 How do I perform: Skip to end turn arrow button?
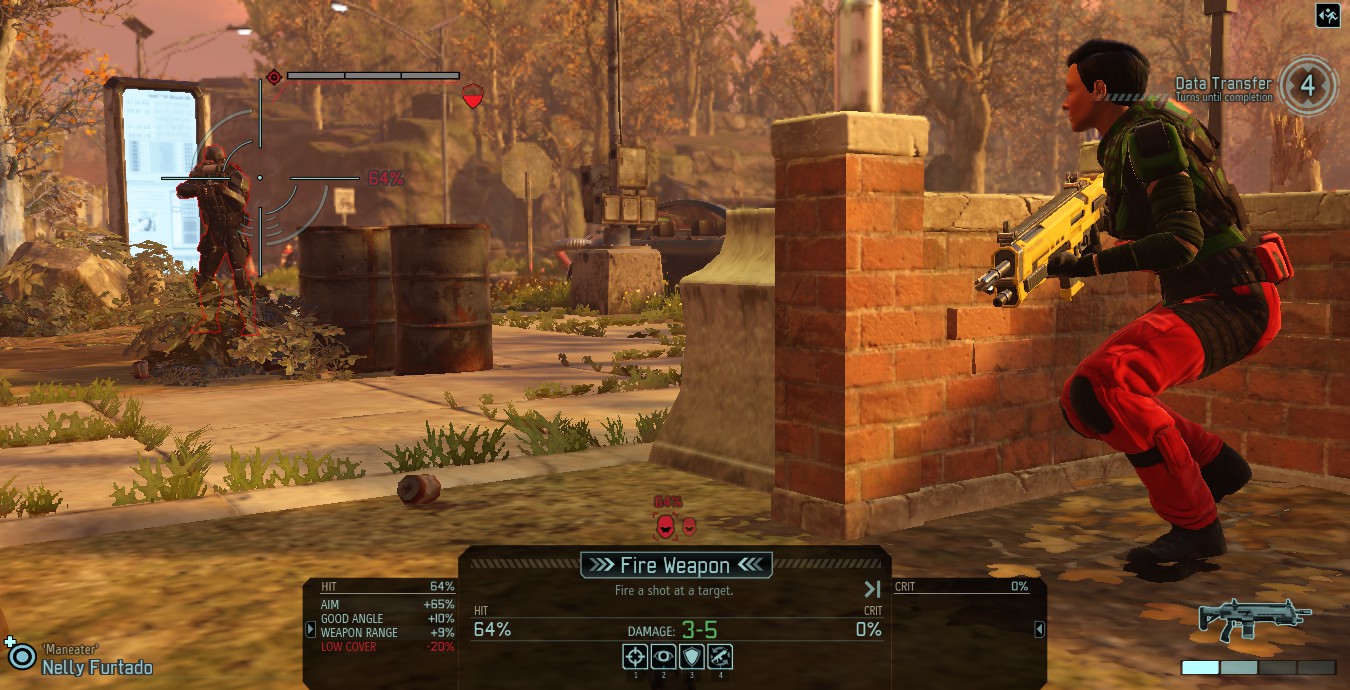coord(872,589)
